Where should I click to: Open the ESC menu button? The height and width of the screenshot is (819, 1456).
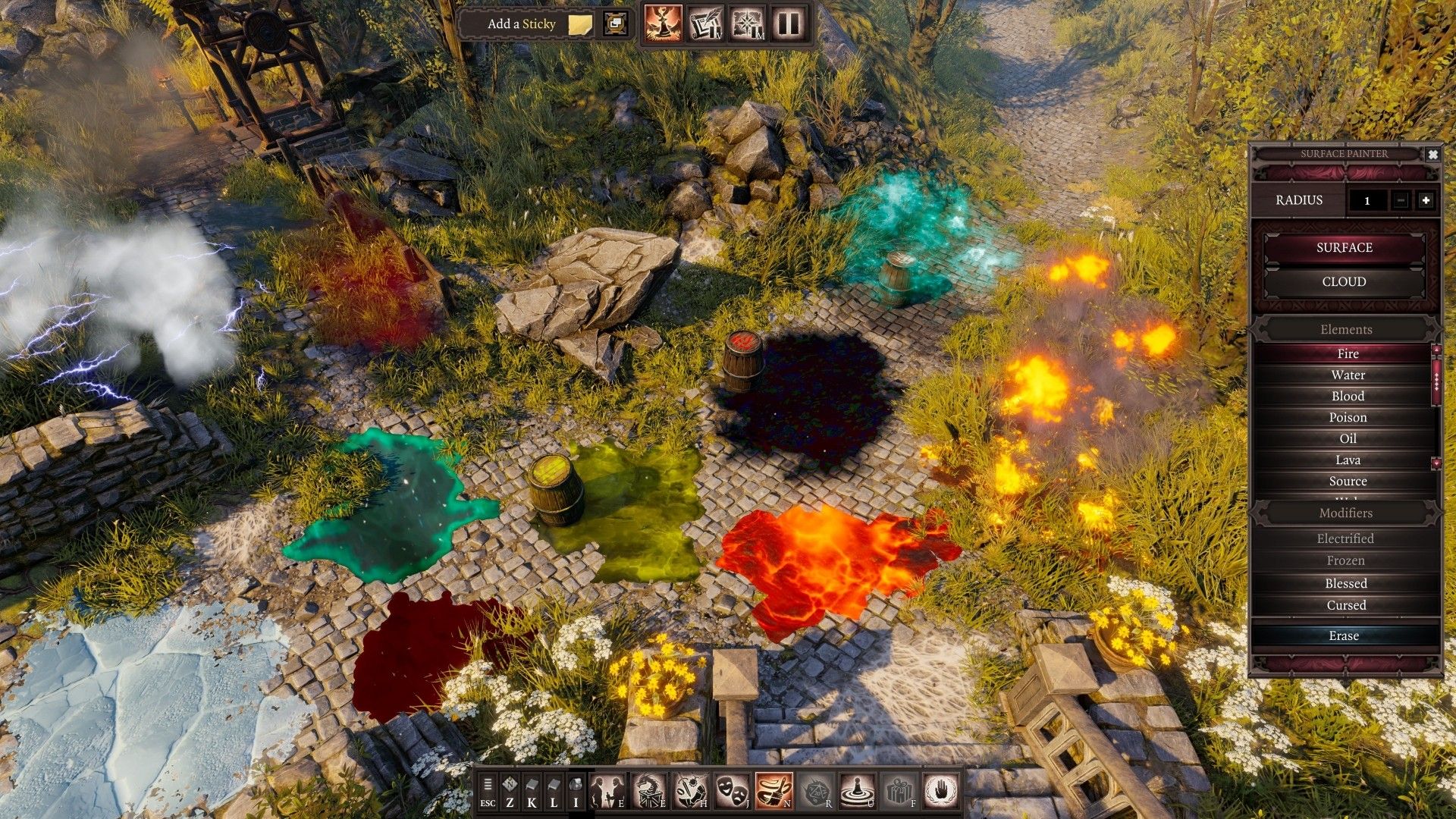tap(488, 792)
